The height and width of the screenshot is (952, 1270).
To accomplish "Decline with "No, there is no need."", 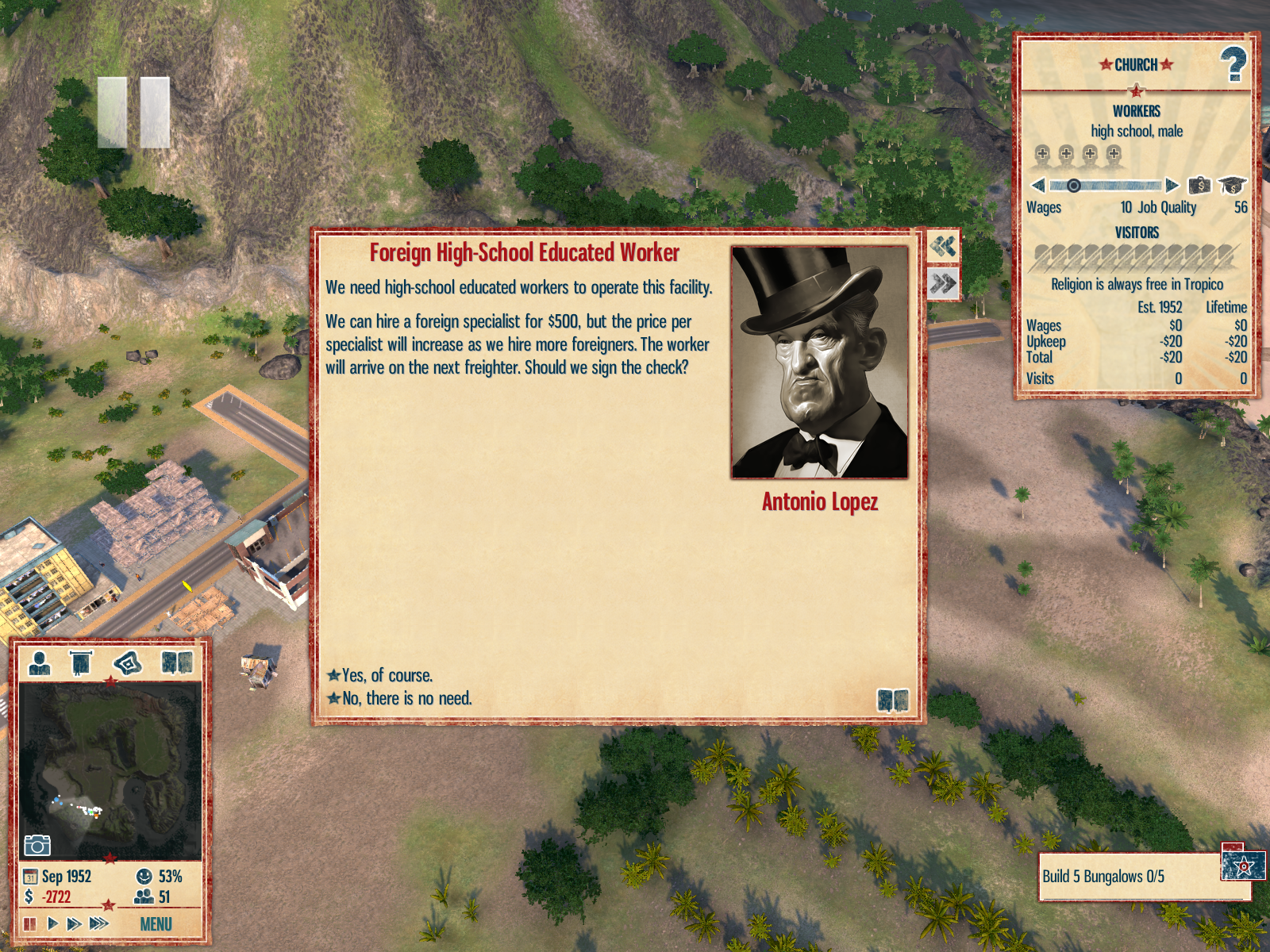I will tap(406, 698).
